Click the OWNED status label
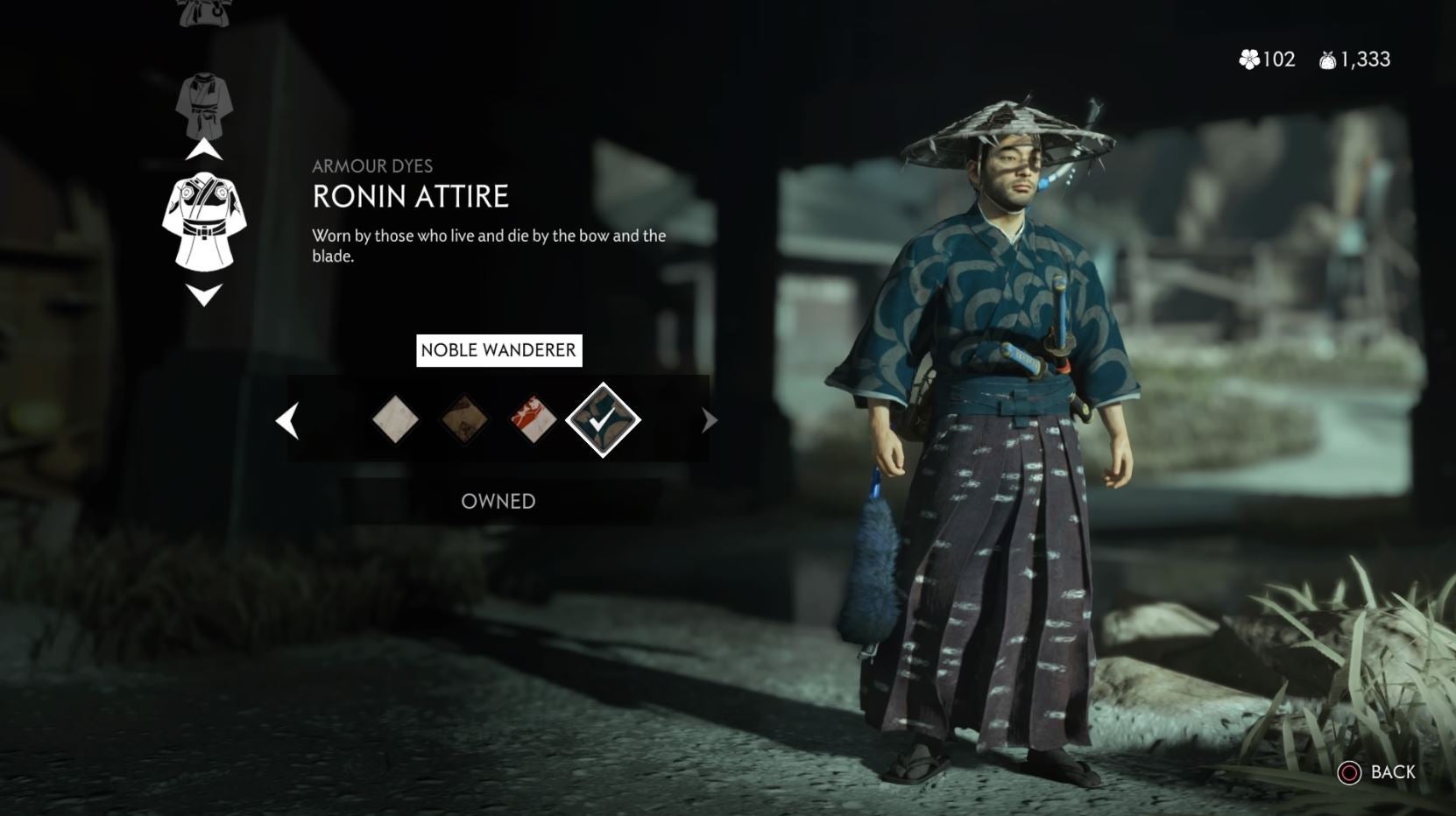 [498, 501]
